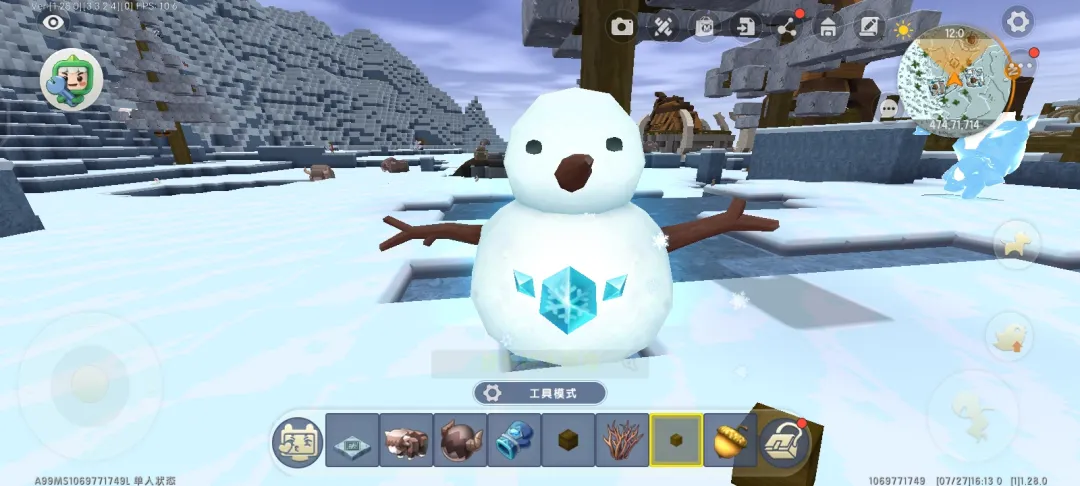
Task: Select the yak creature hotbar slot
Action: (x=407, y=440)
